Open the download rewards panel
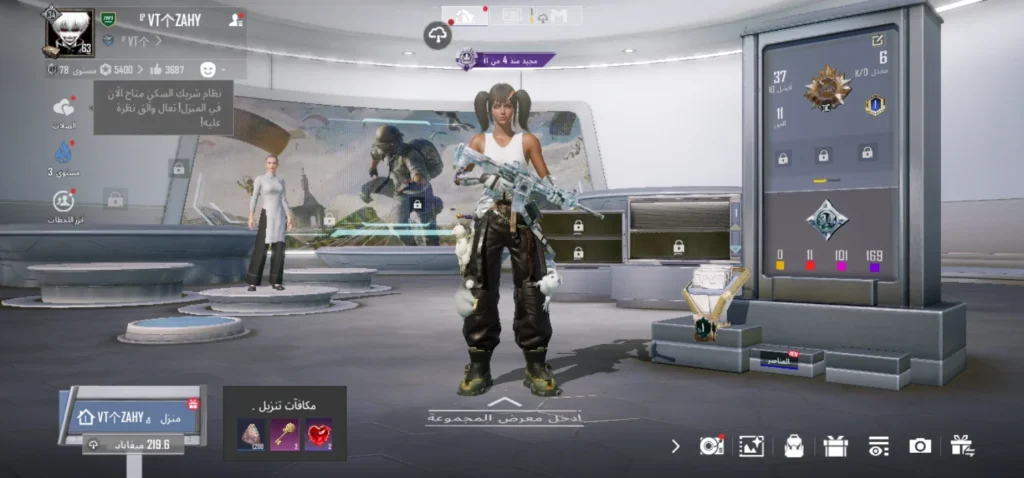Viewport: 1024px width, 478px height. click(285, 424)
